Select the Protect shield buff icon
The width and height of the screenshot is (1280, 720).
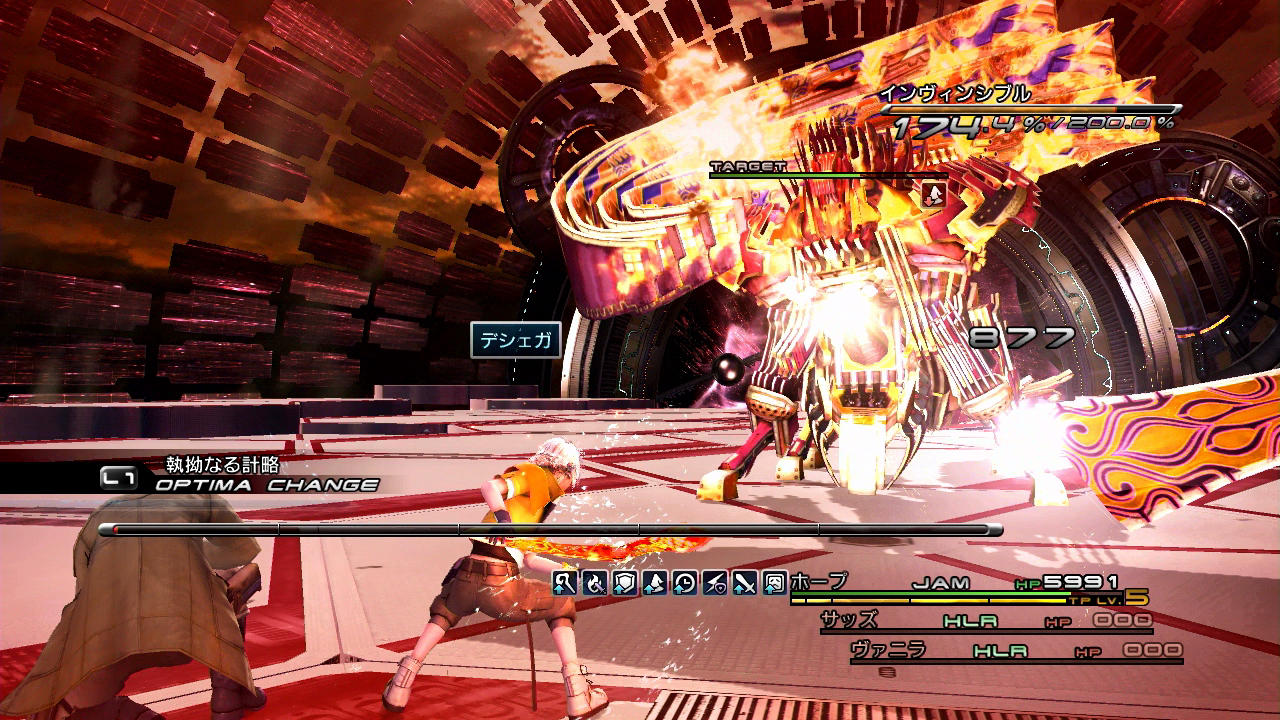click(625, 582)
